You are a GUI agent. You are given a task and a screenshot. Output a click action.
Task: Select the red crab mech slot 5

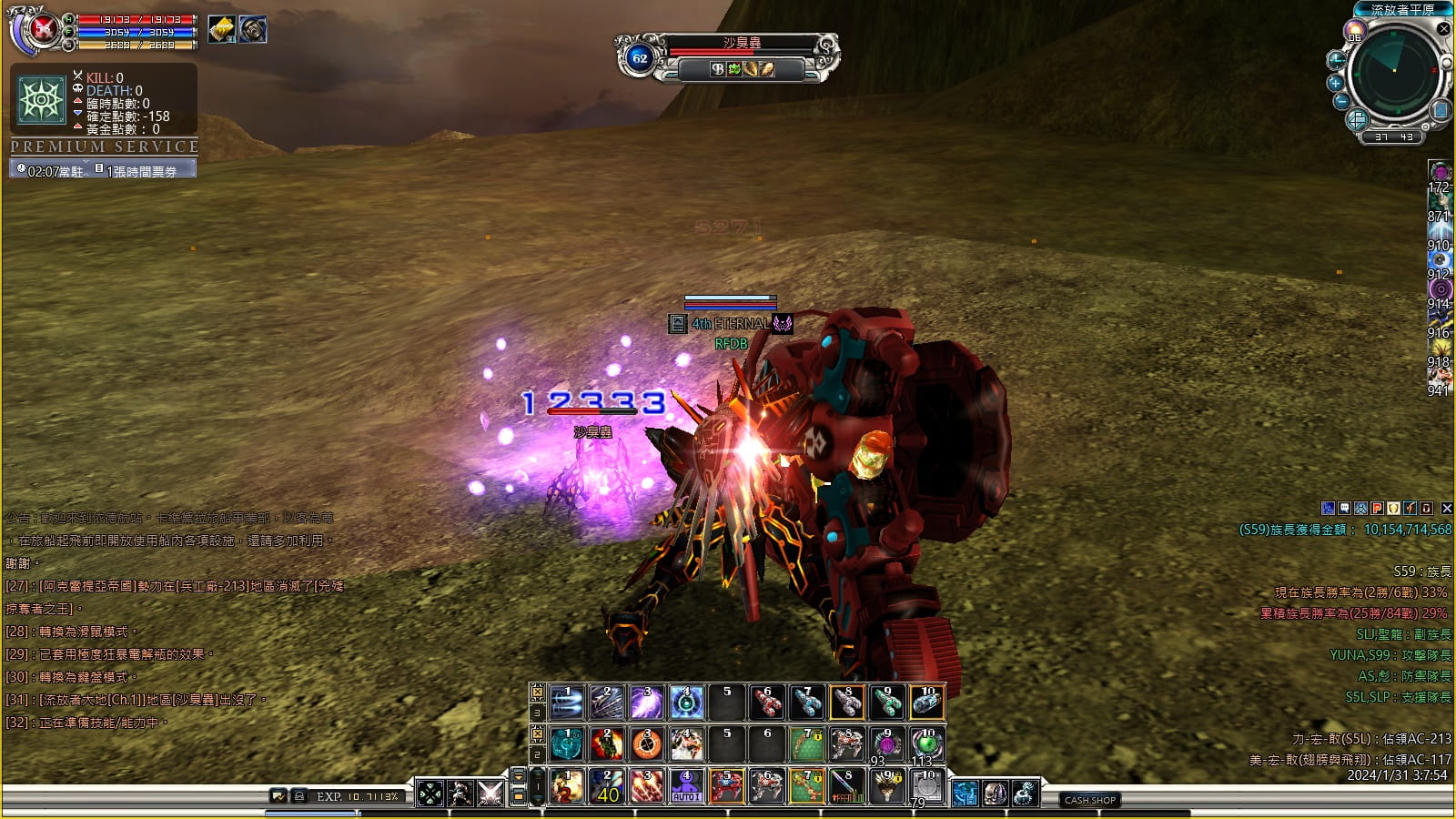pyautogui.click(x=726, y=786)
